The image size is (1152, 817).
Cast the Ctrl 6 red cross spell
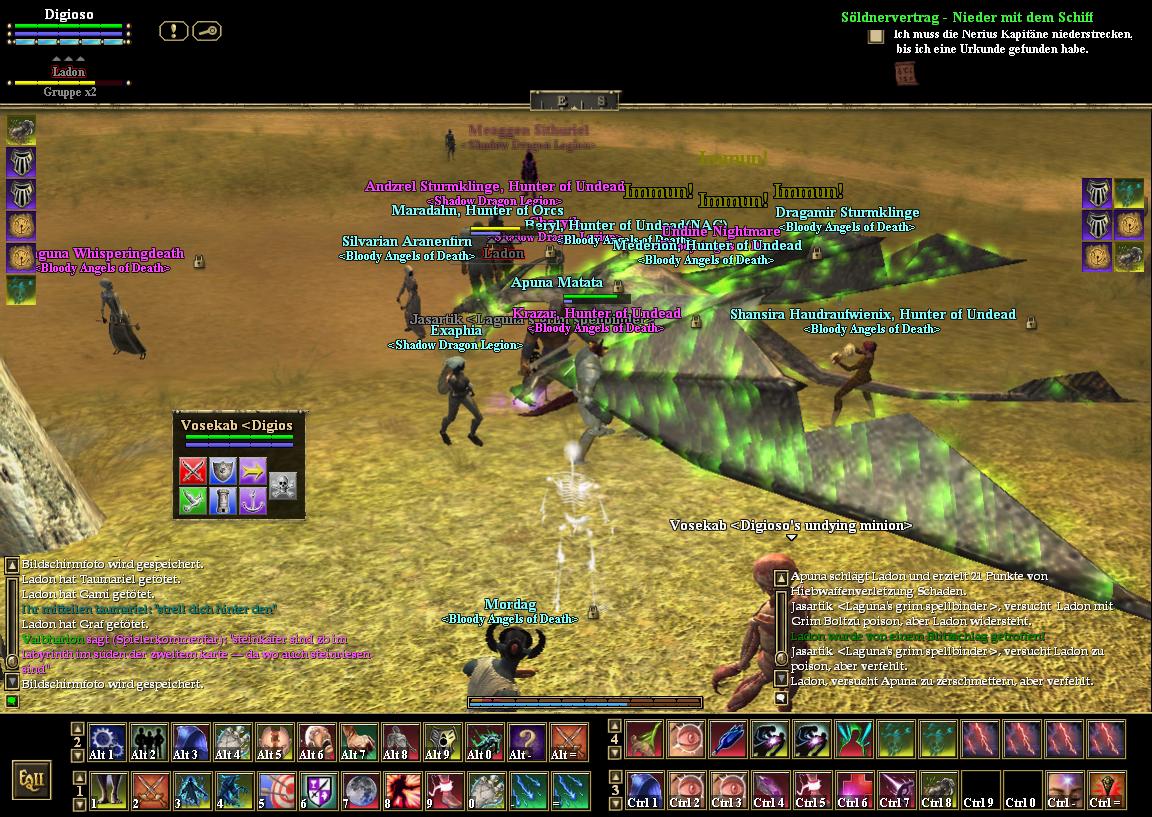point(853,790)
